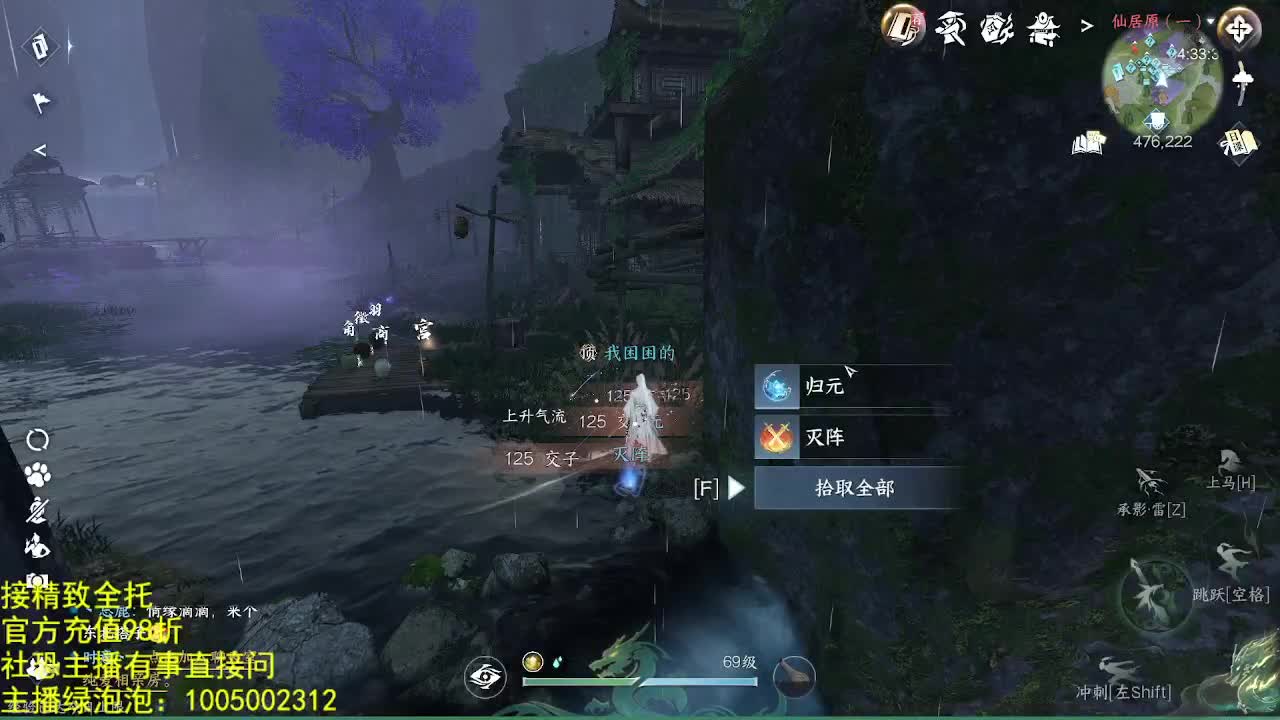
Task: Click the 拾取全部 pick up all button
Action: 856,489
